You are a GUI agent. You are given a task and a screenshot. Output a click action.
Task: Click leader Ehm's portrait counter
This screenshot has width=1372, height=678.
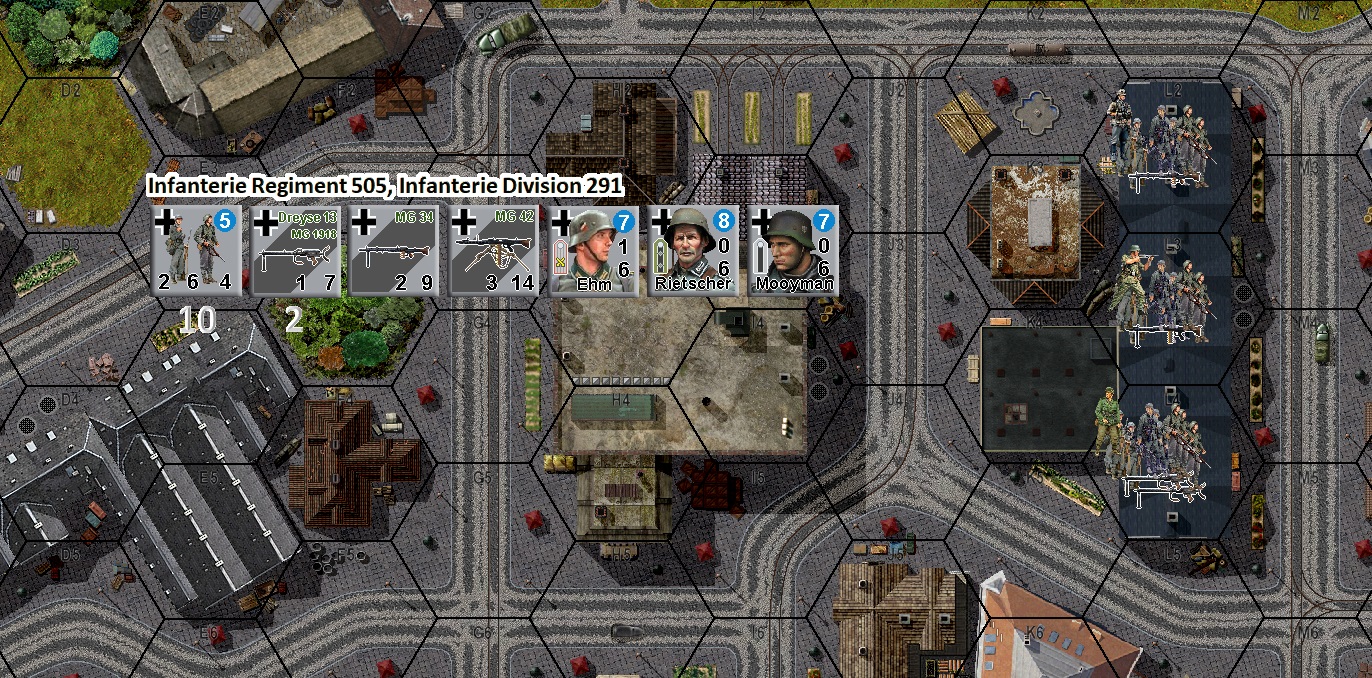coord(594,251)
